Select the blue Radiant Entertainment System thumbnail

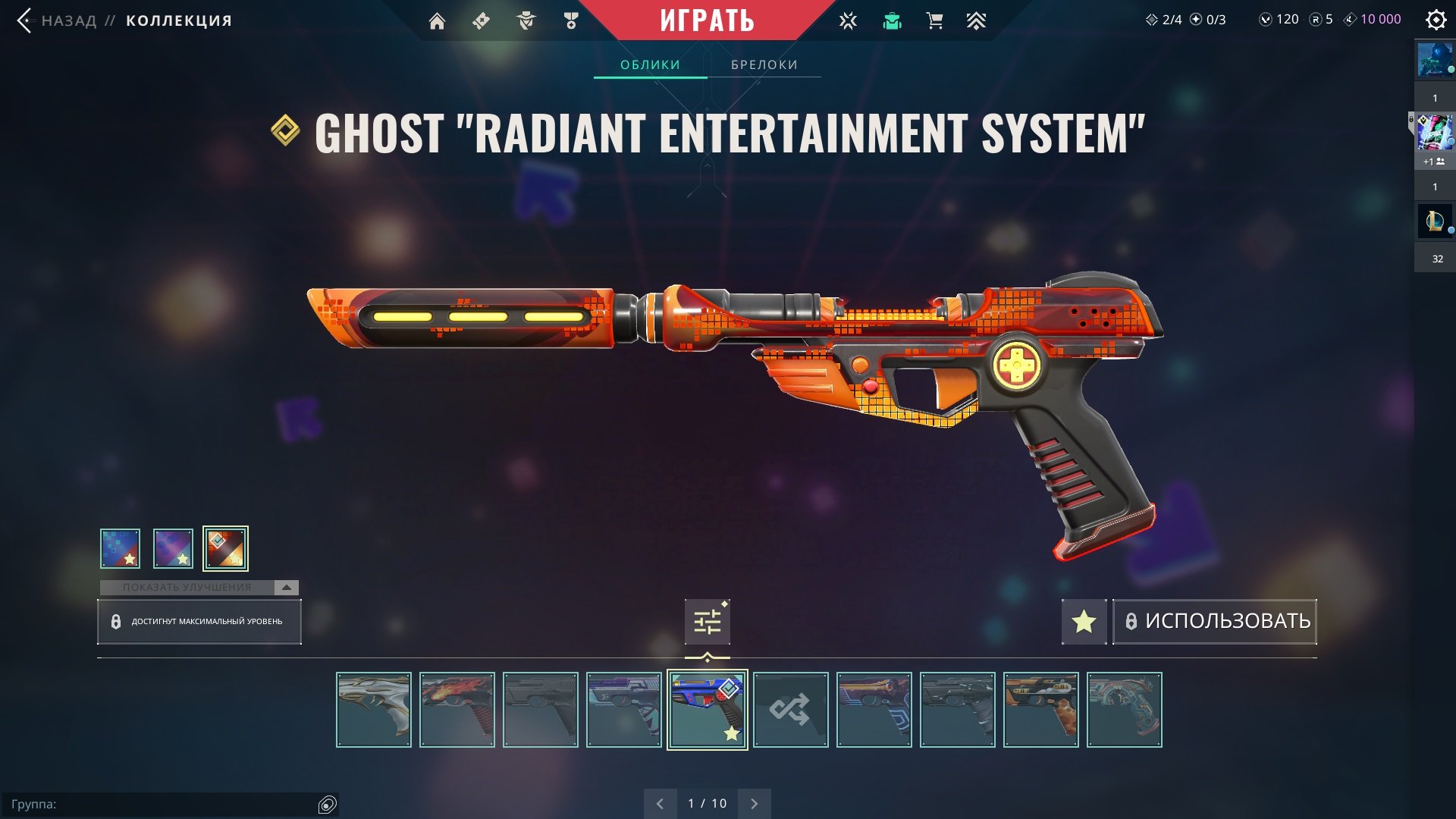coord(707,710)
